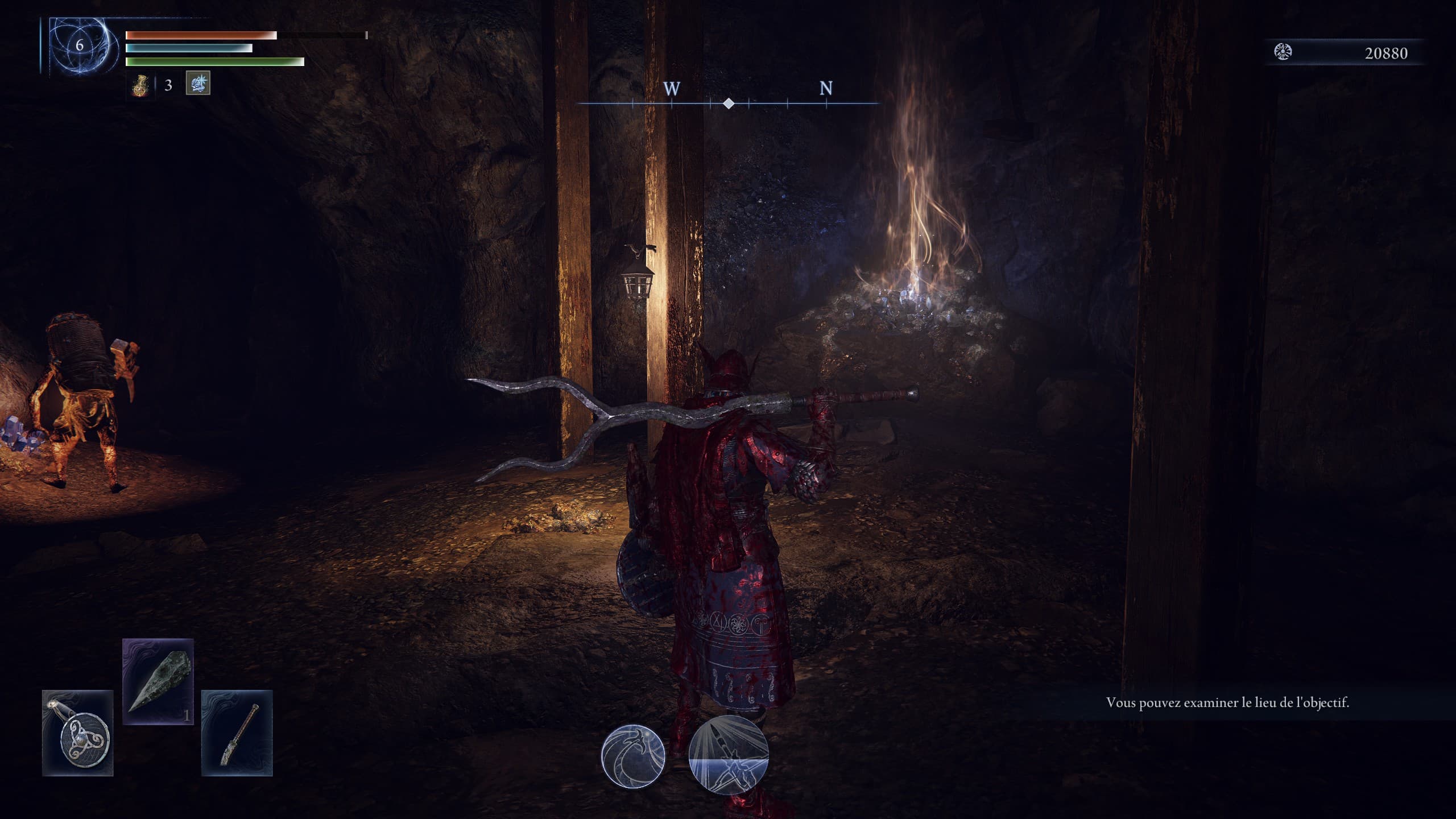Viewport: 1456px width, 819px height.
Task: Click the rune currency icon beside 20880
Action: click(x=1282, y=50)
